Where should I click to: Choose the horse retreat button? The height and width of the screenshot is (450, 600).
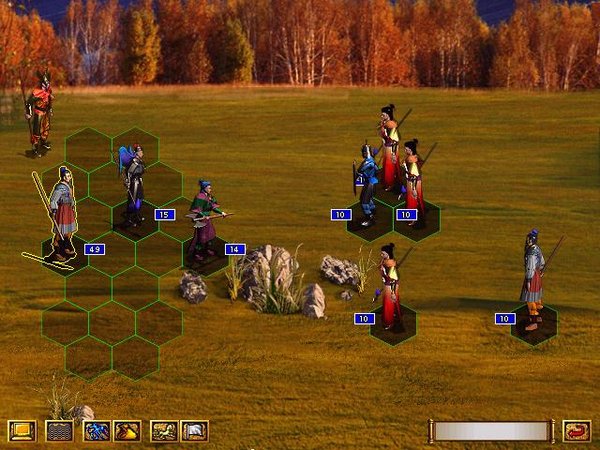pyautogui.click(x=163, y=431)
